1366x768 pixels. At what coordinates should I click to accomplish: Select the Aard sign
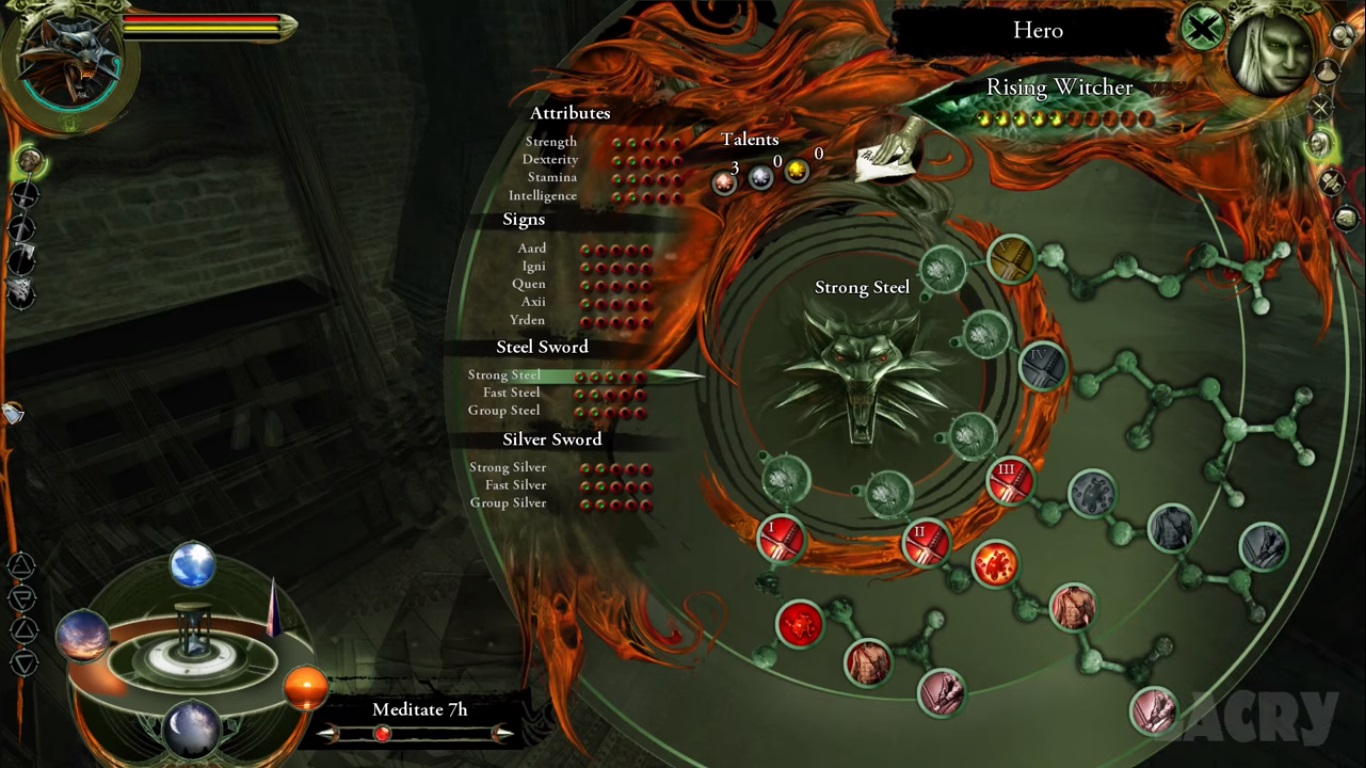click(532, 249)
